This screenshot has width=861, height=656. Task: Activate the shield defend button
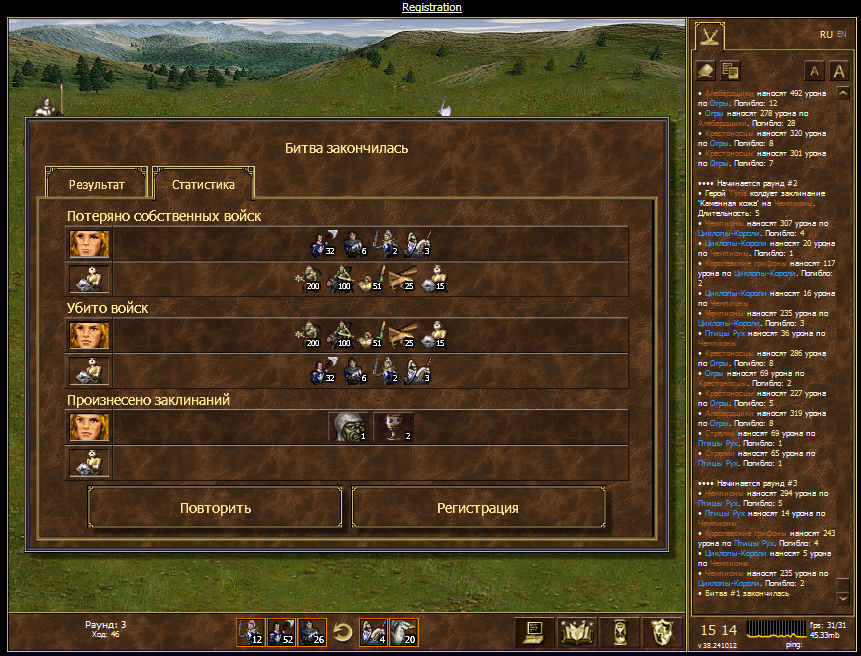tap(660, 632)
